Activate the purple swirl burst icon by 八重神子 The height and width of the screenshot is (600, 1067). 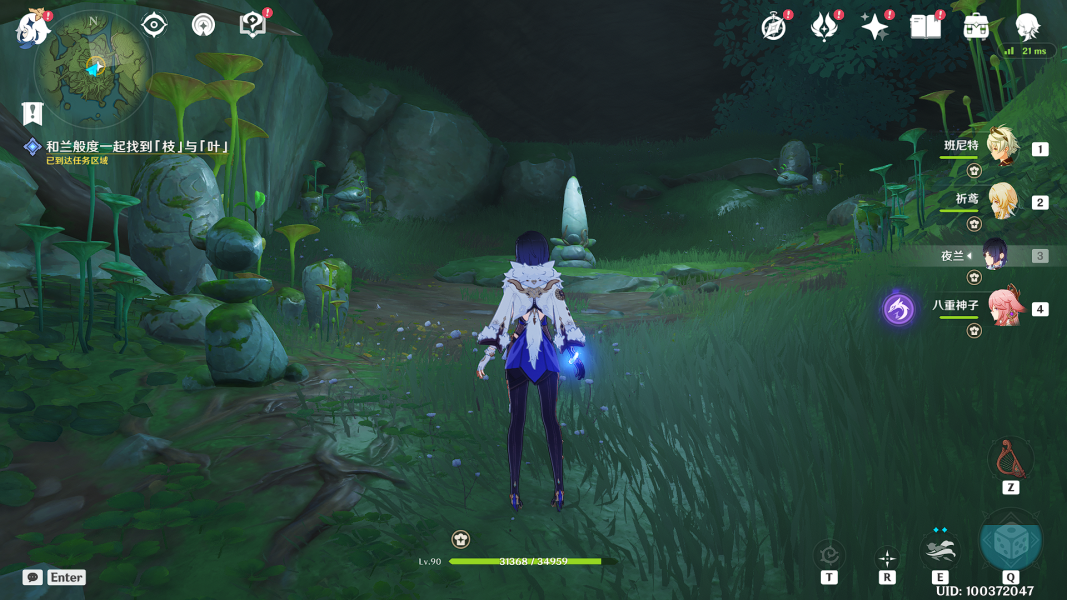[x=898, y=309]
